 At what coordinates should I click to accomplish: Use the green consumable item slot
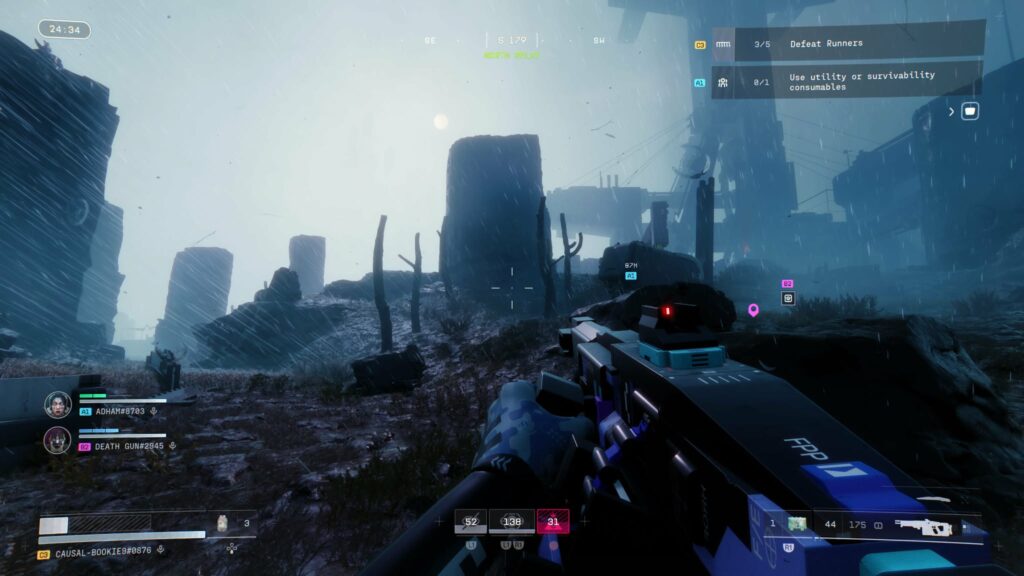point(797,524)
